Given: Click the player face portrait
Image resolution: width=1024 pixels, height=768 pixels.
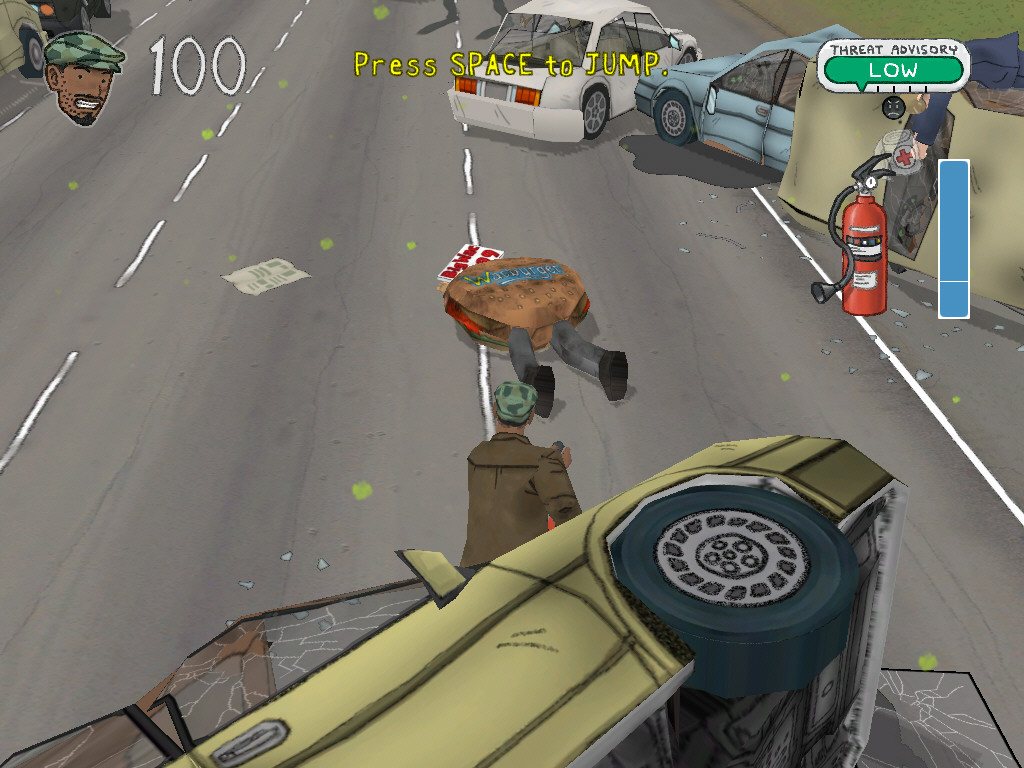Looking at the screenshot, I should point(83,76).
